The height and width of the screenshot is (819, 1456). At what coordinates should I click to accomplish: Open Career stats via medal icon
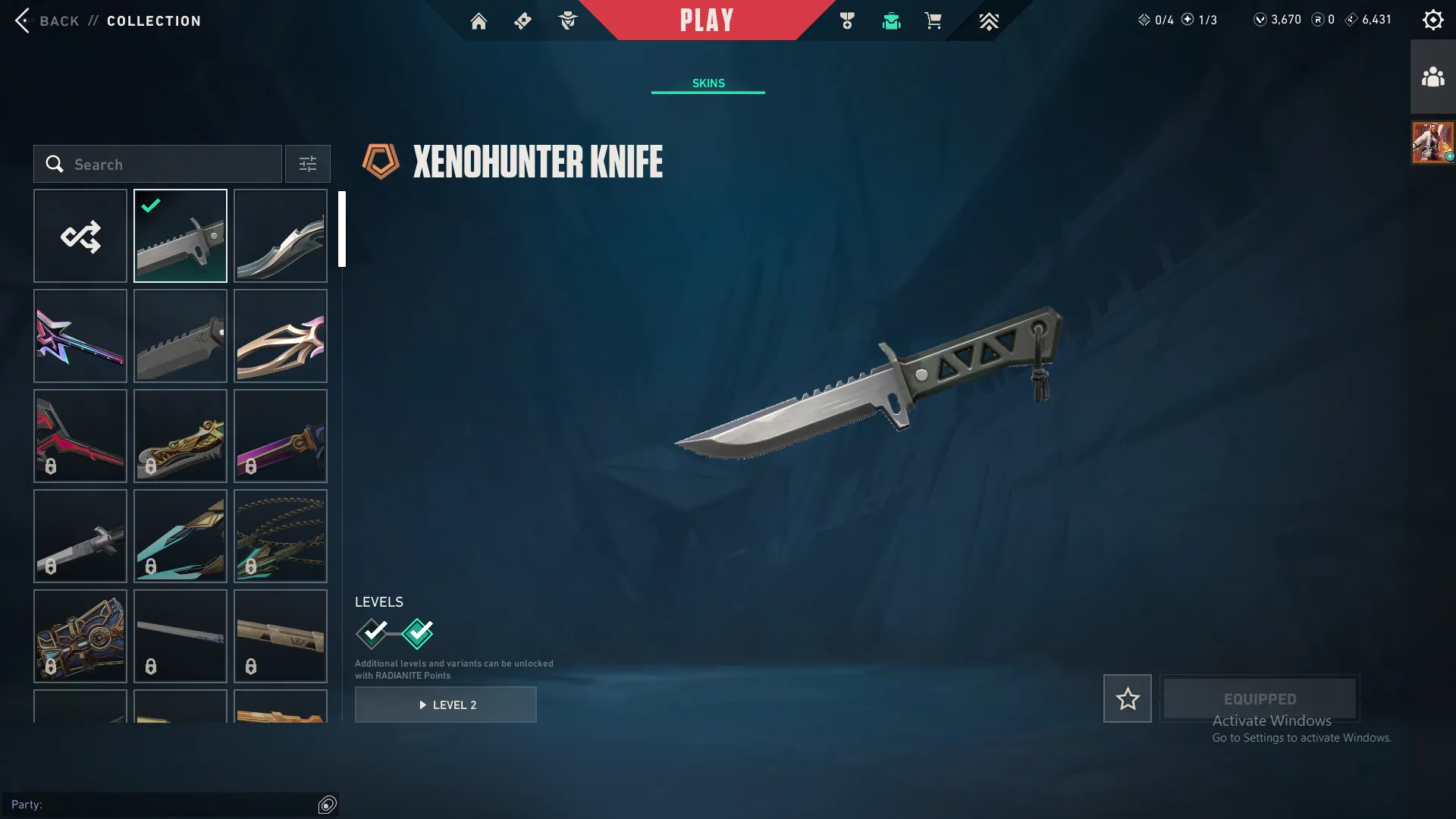(x=847, y=20)
